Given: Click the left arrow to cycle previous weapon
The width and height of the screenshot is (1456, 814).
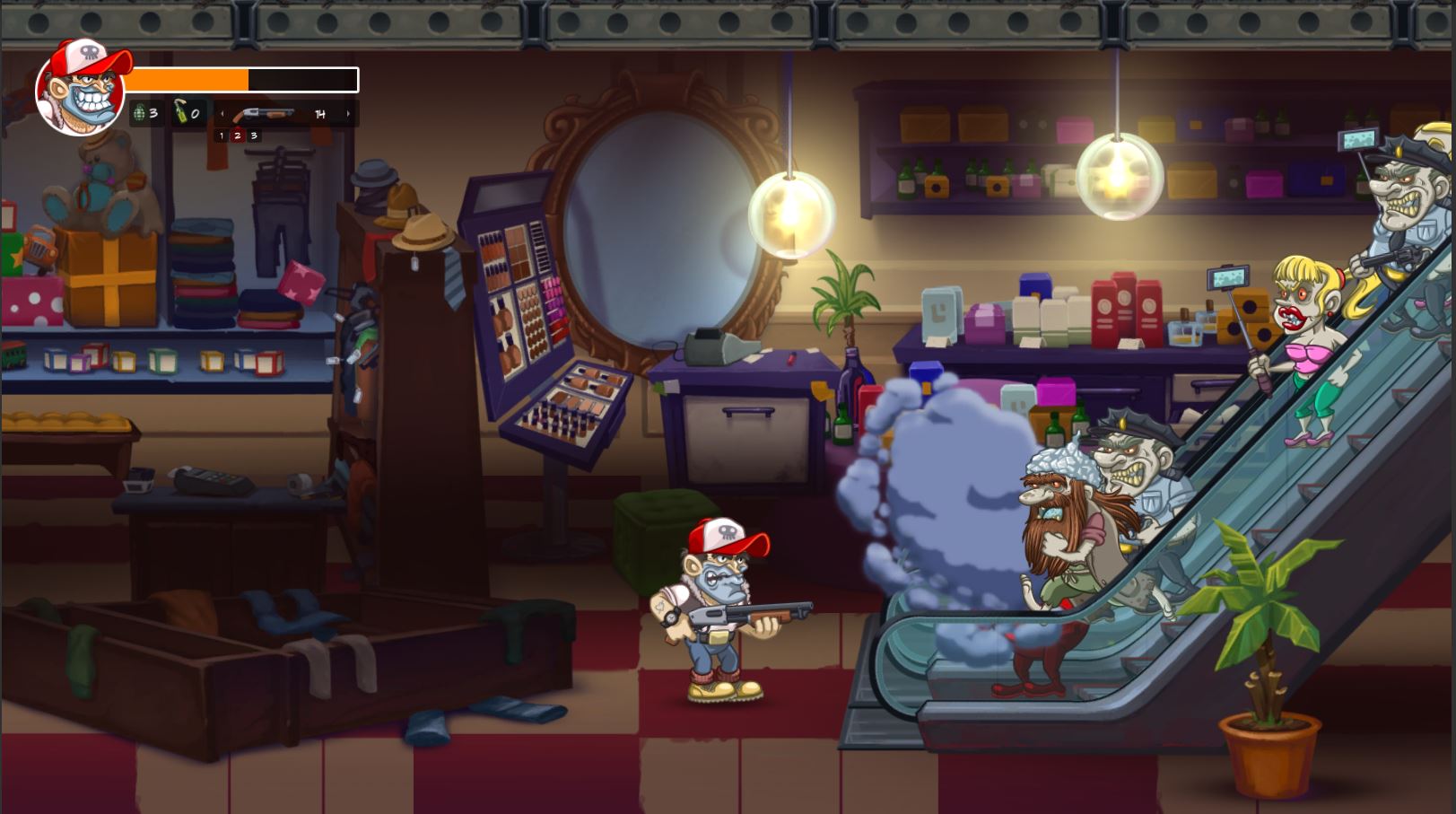Looking at the screenshot, I should pyautogui.click(x=222, y=113).
